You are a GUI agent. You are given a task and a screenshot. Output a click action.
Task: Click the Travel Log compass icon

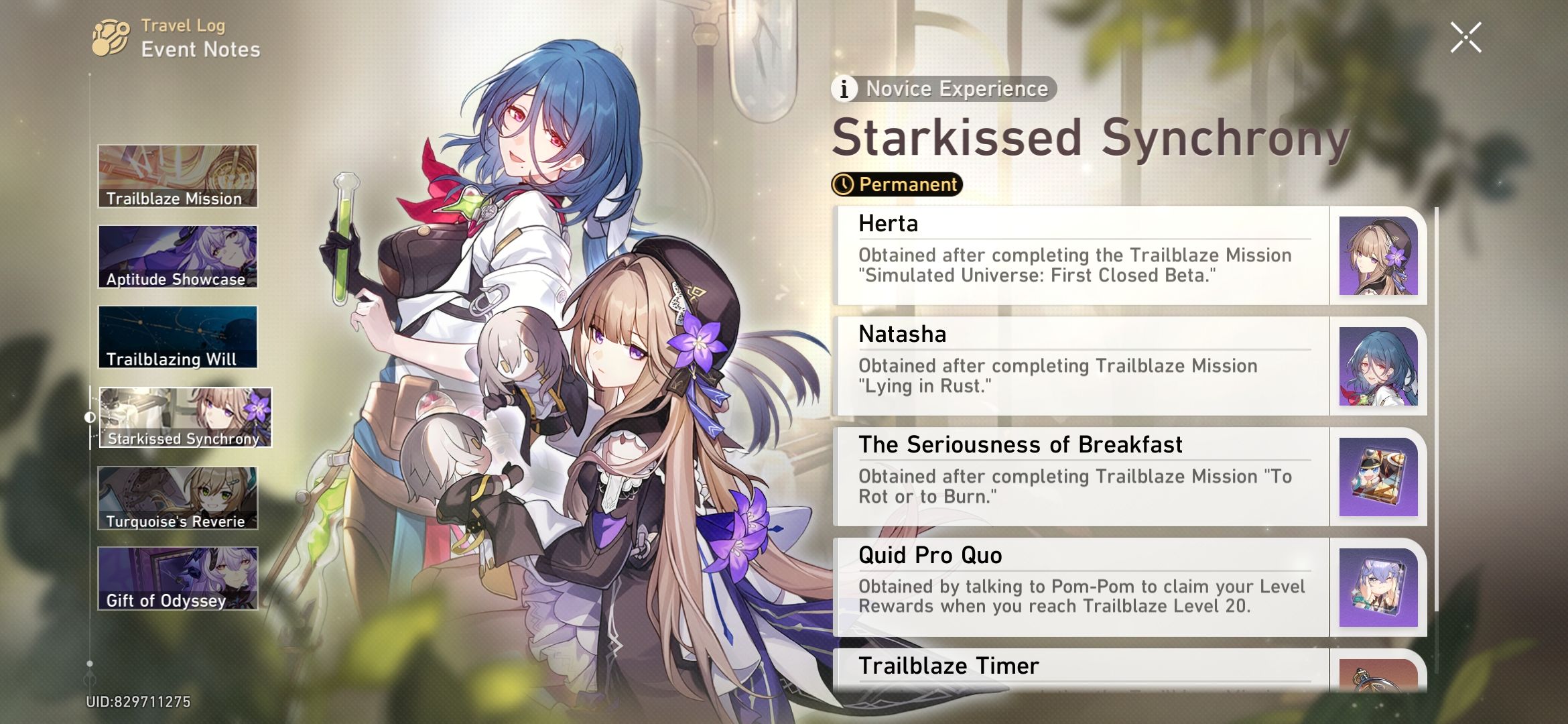coord(109,37)
